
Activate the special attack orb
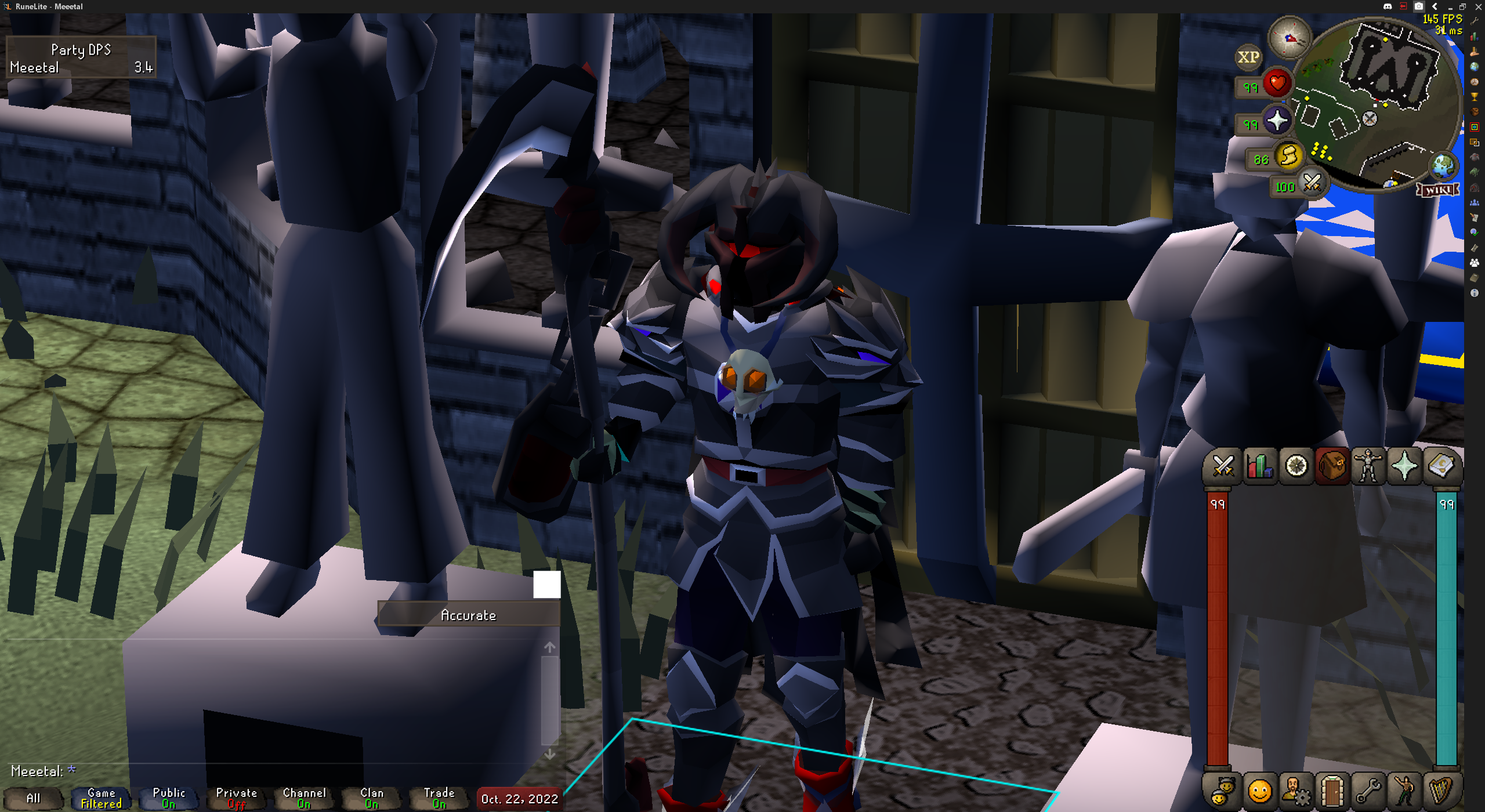(x=1312, y=183)
